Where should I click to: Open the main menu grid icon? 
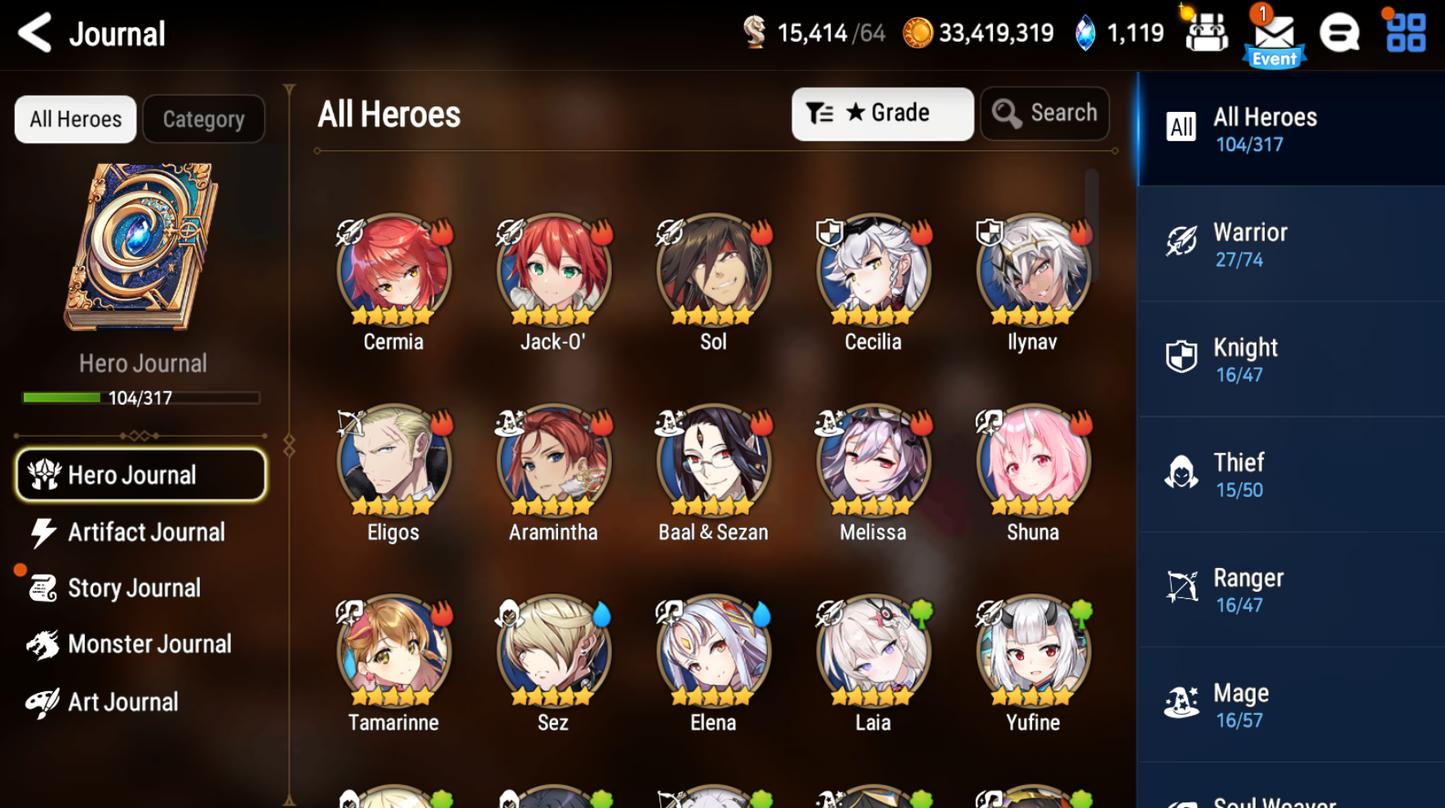[1405, 32]
